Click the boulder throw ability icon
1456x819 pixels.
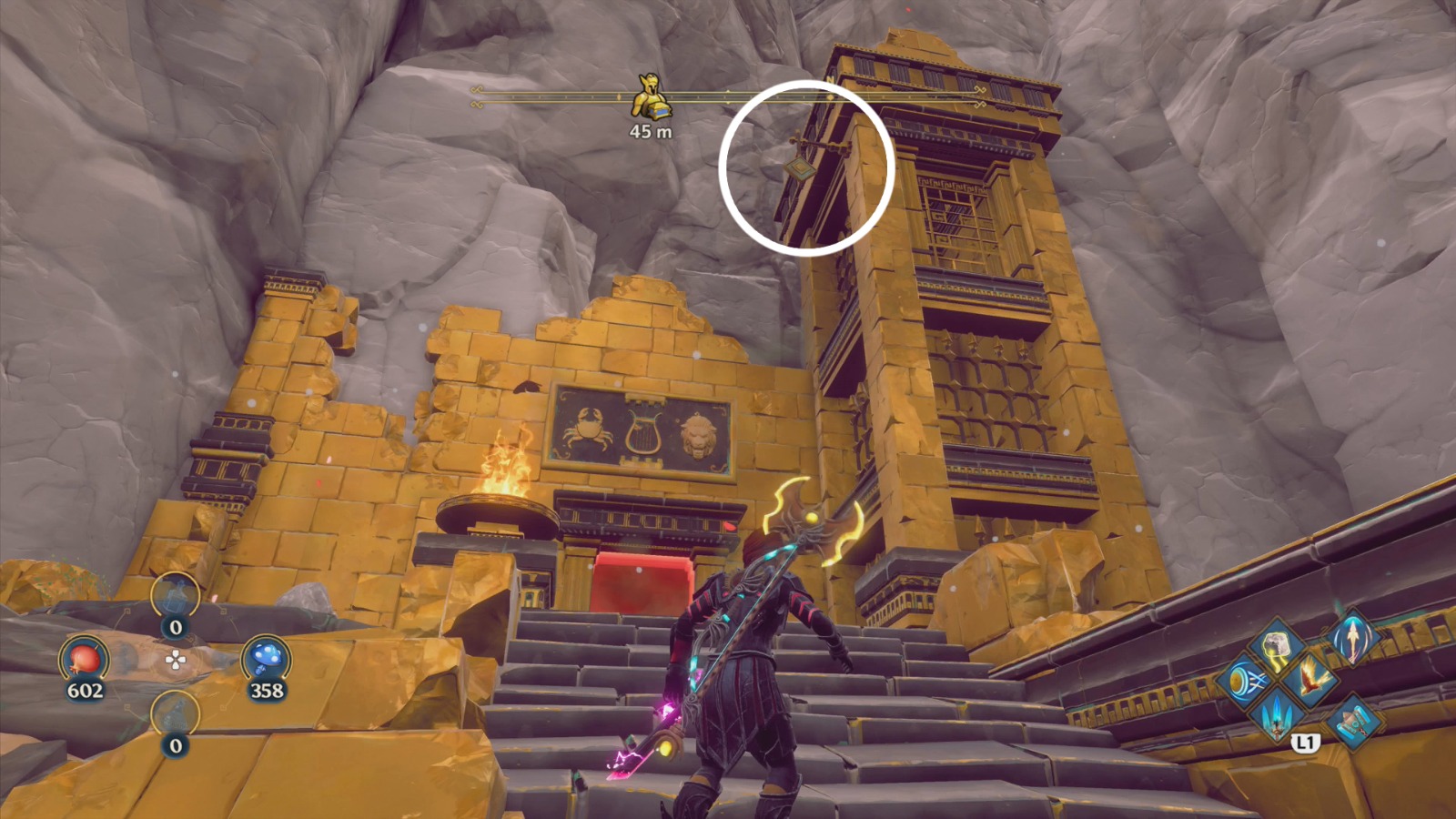pos(1276,646)
